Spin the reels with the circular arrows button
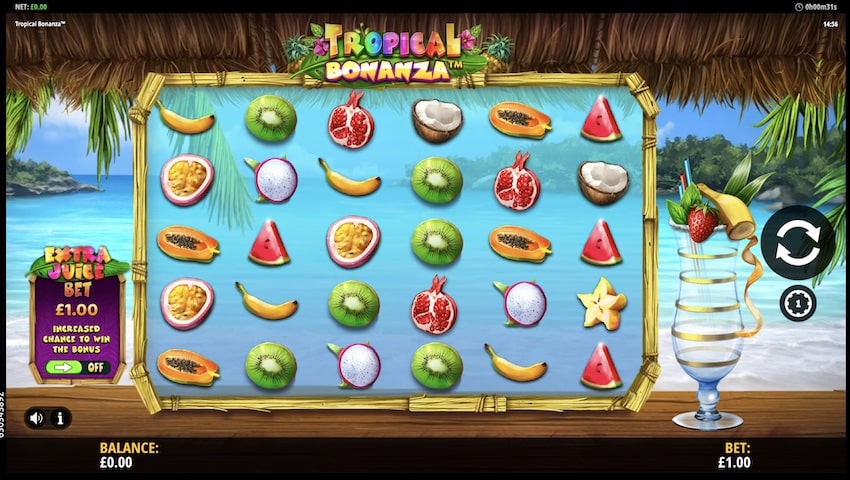Image resolution: width=850 pixels, height=480 pixels. [797, 243]
